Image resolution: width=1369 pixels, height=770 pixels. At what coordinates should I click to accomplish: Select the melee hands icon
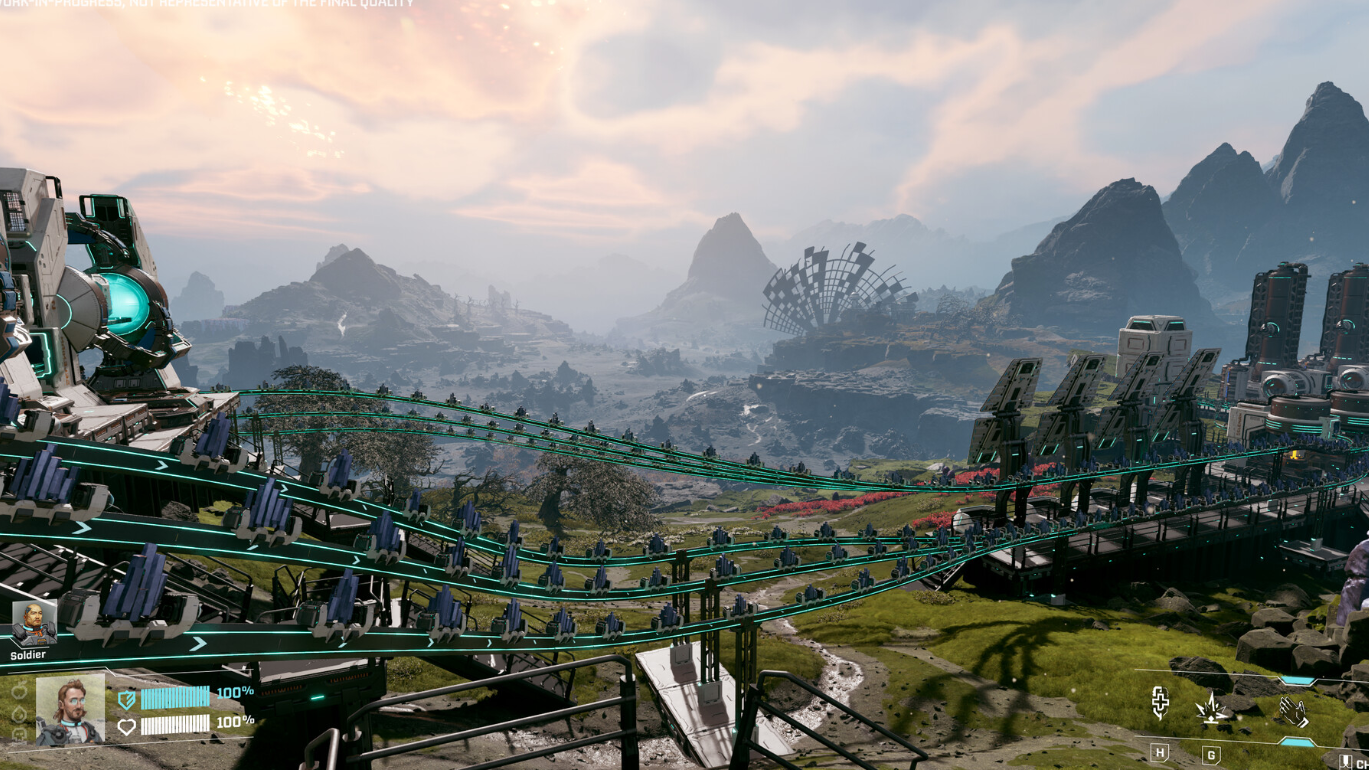1293,710
